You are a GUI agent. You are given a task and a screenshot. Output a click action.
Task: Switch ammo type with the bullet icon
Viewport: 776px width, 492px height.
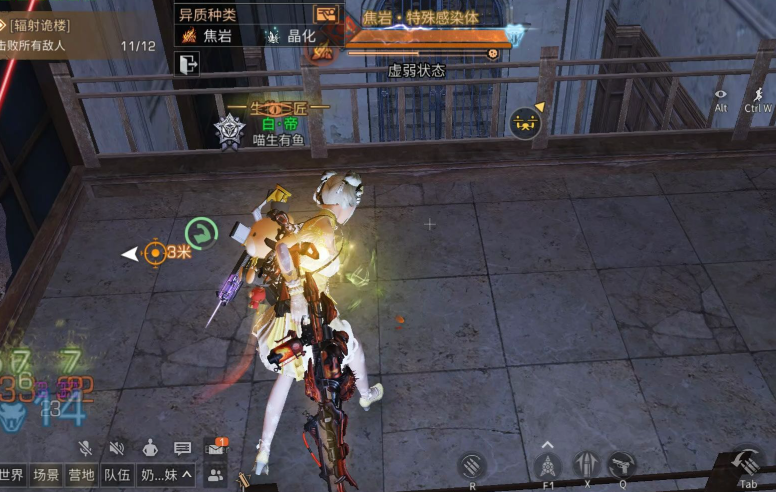tap(586, 465)
